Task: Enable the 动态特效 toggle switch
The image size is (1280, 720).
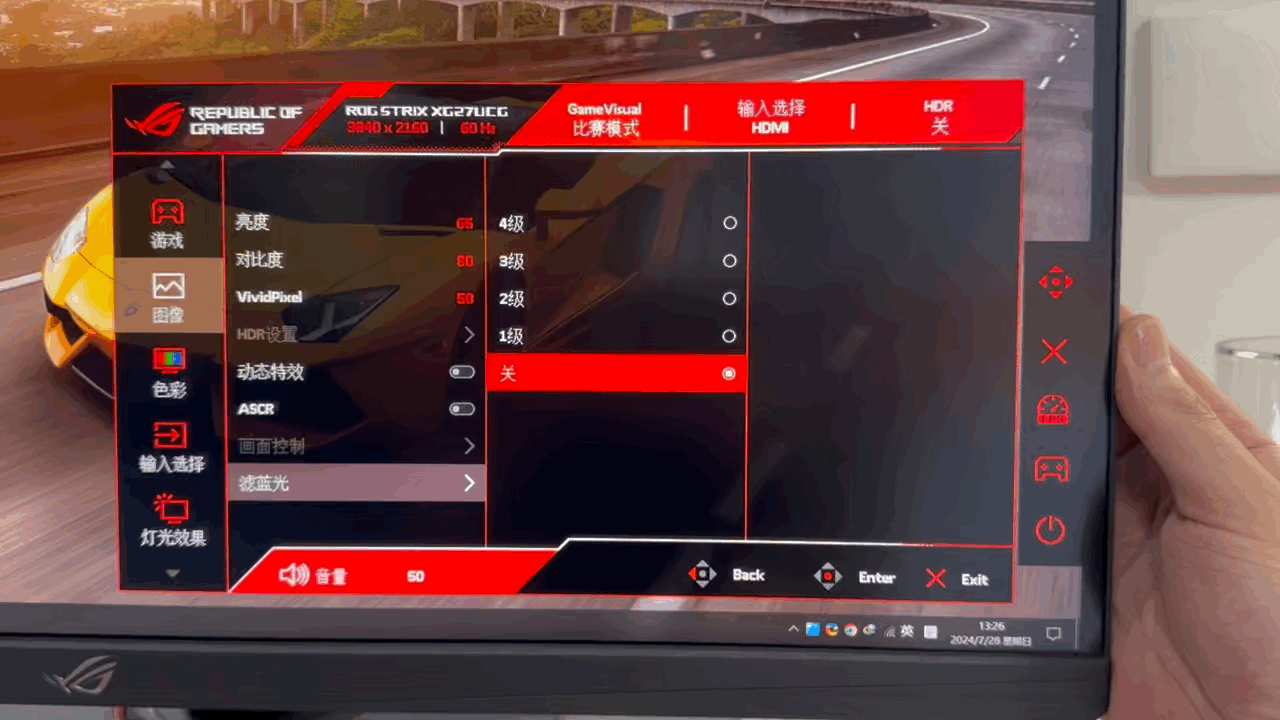Action: (461, 371)
